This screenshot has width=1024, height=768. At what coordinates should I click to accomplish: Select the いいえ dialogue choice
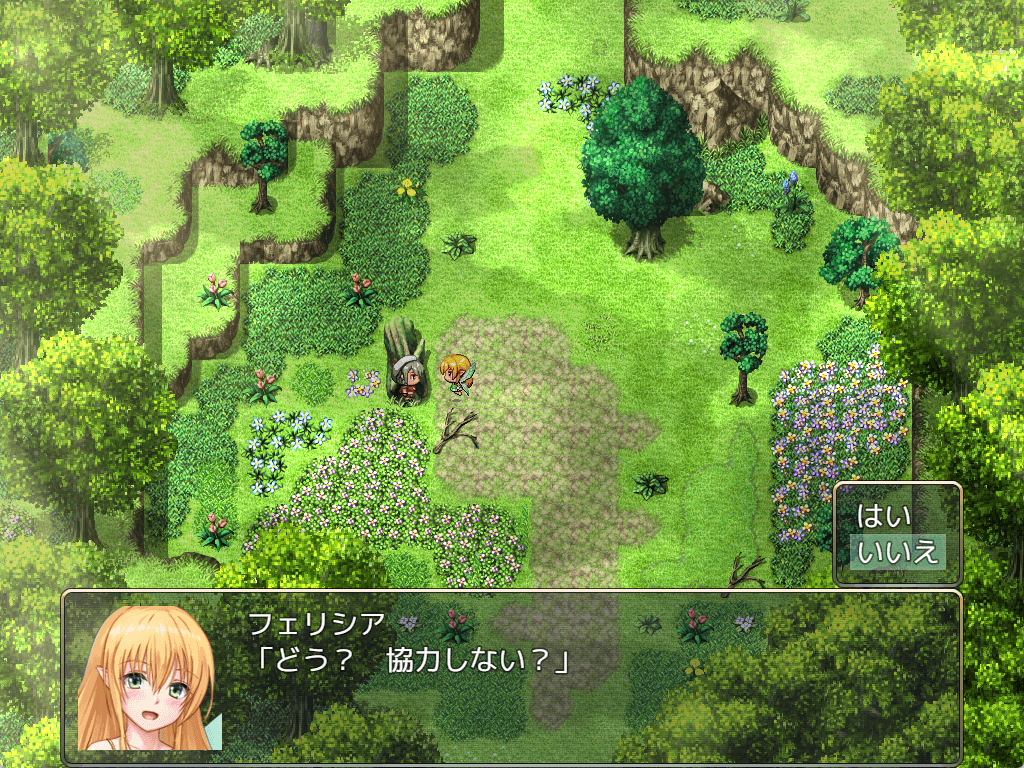(897, 551)
